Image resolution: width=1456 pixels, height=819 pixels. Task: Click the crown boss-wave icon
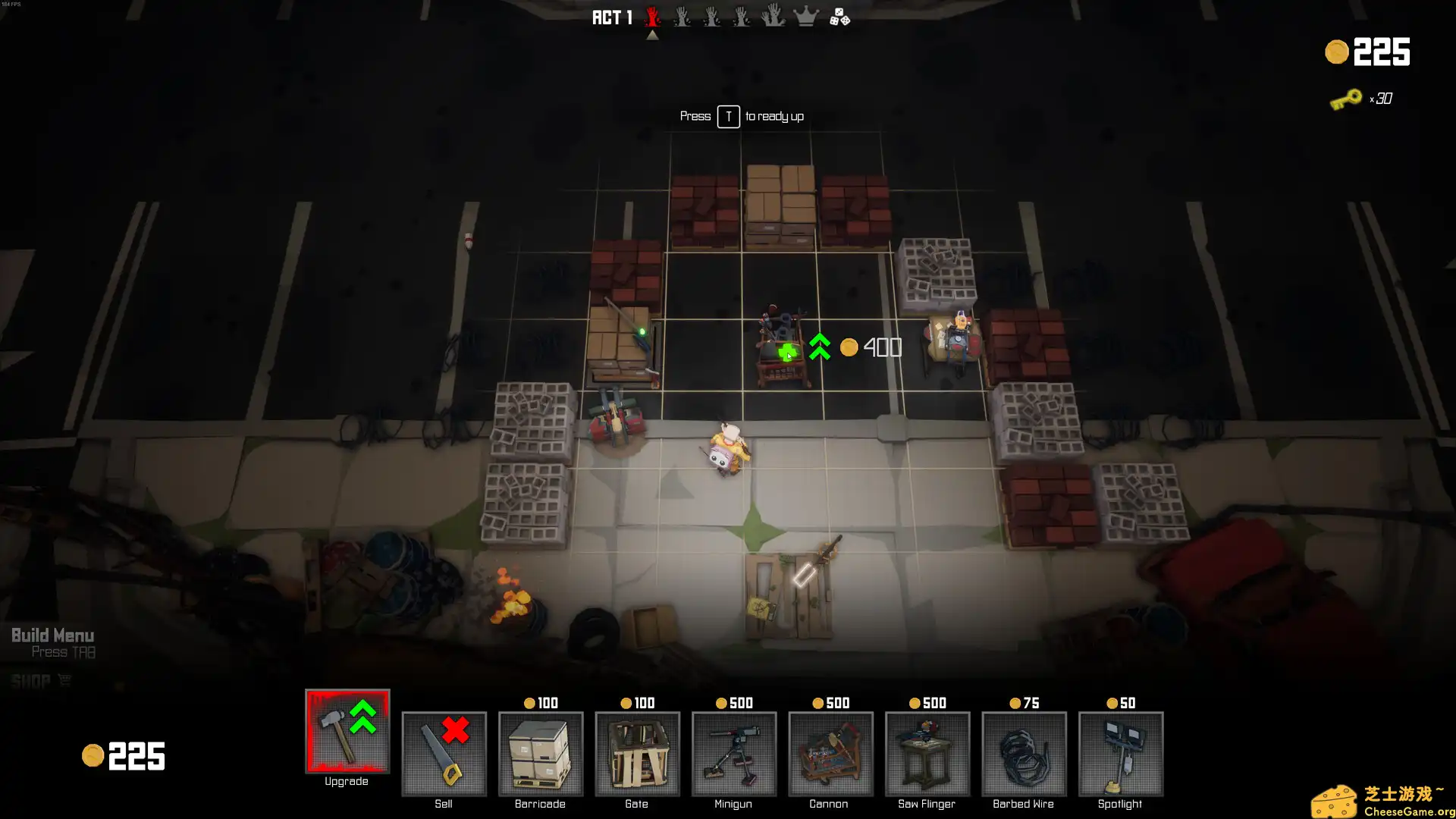(x=805, y=17)
